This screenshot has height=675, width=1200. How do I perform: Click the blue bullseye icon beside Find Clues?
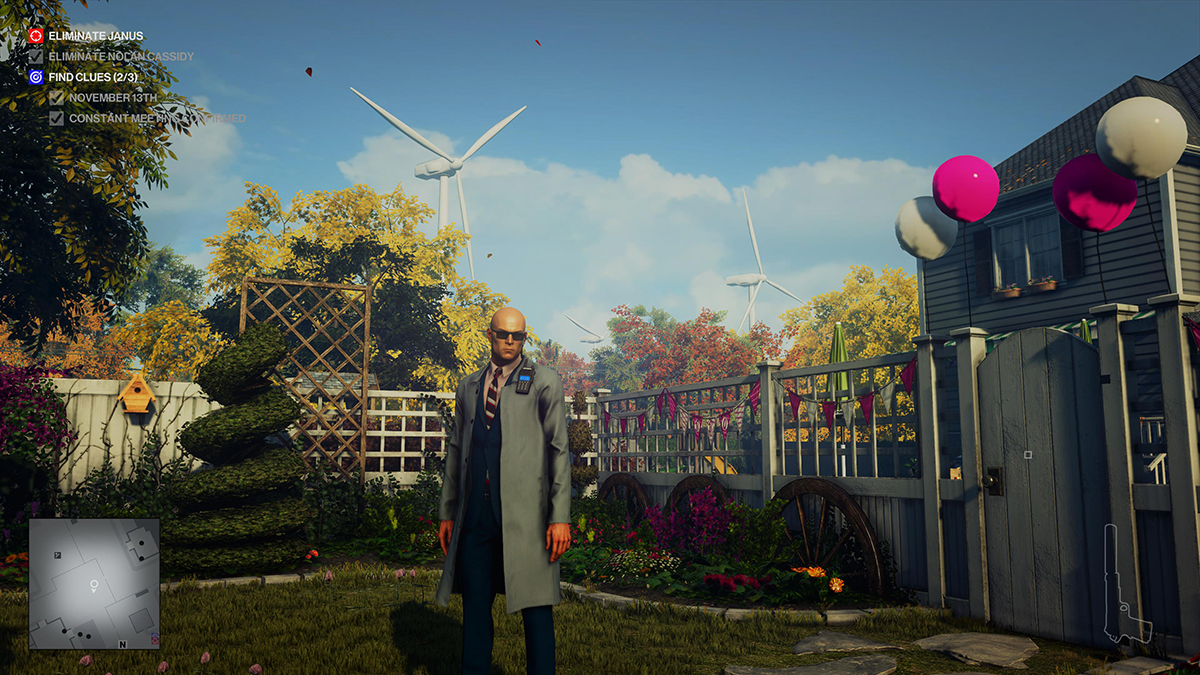(36, 77)
